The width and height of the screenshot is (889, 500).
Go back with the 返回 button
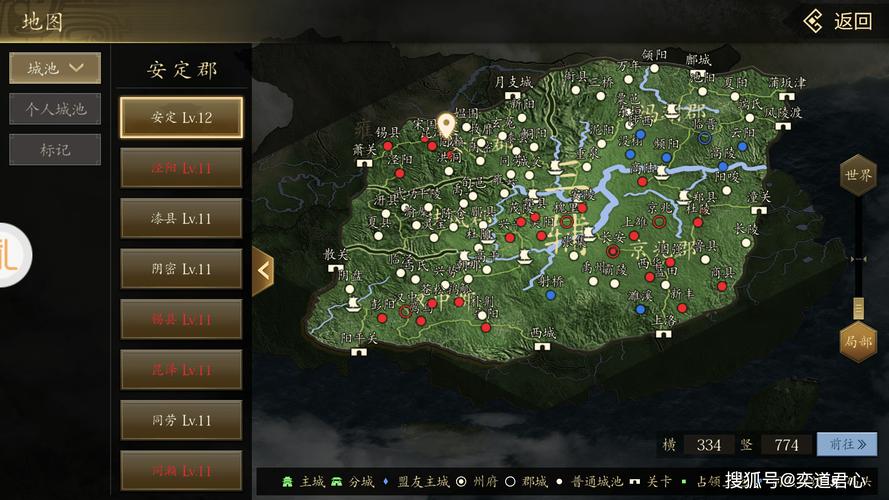[x=839, y=21]
